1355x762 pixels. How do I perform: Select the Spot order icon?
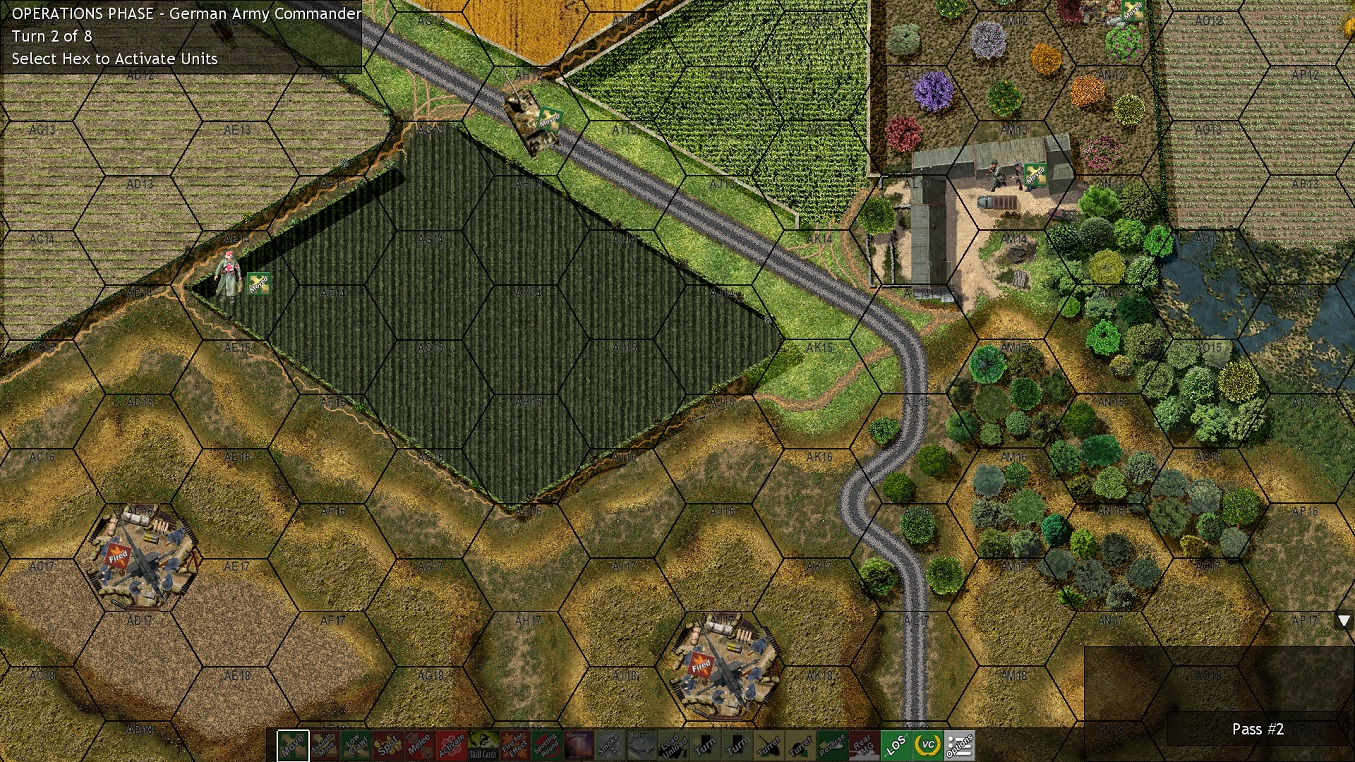[x=388, y=745]
